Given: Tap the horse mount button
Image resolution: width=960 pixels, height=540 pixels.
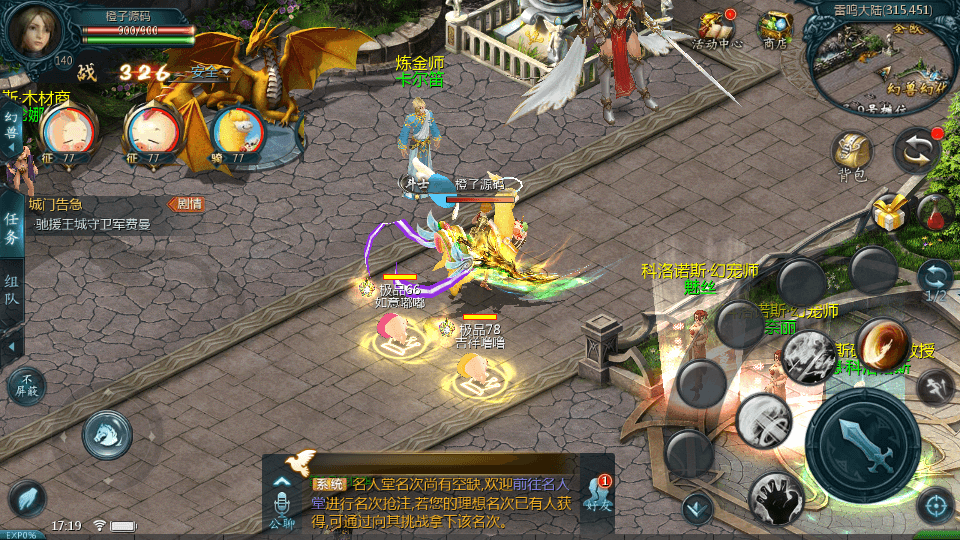Looking at the screenshot, I should pyautogui.click(x=108, y=433).
